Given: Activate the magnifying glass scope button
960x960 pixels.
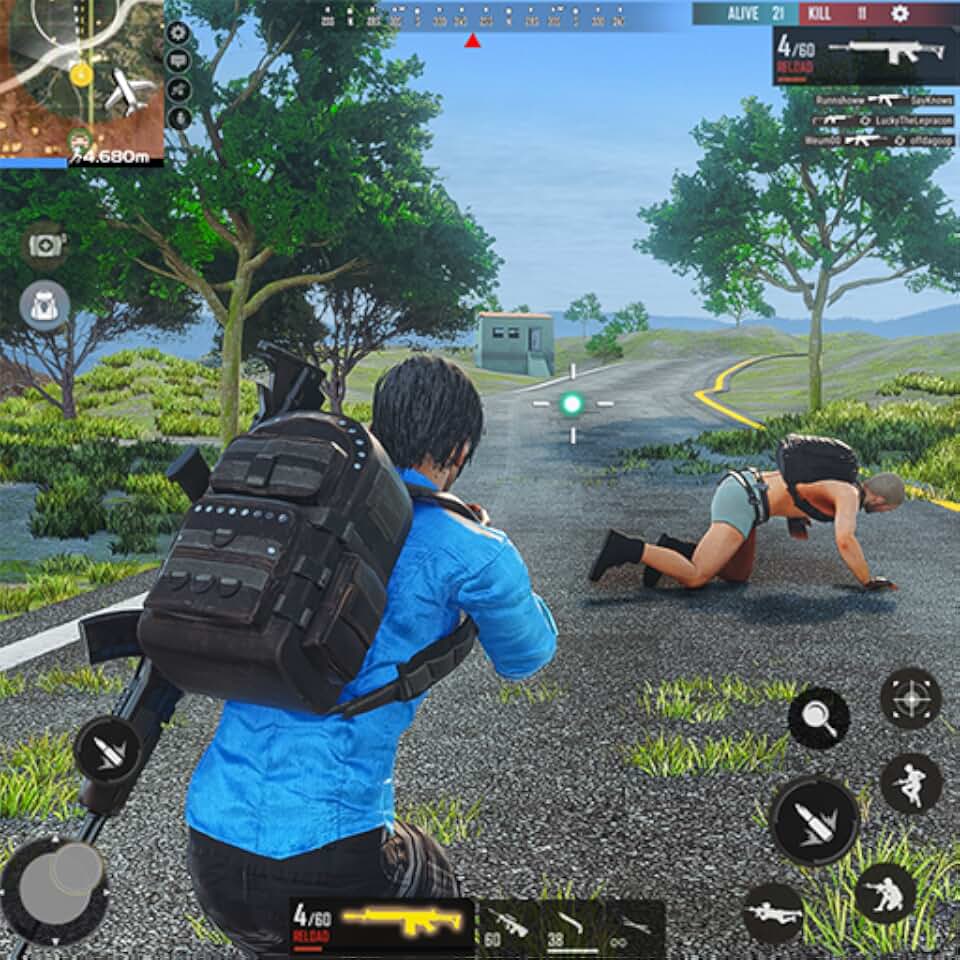Looking at the screenshot, I should pos(818,718).
